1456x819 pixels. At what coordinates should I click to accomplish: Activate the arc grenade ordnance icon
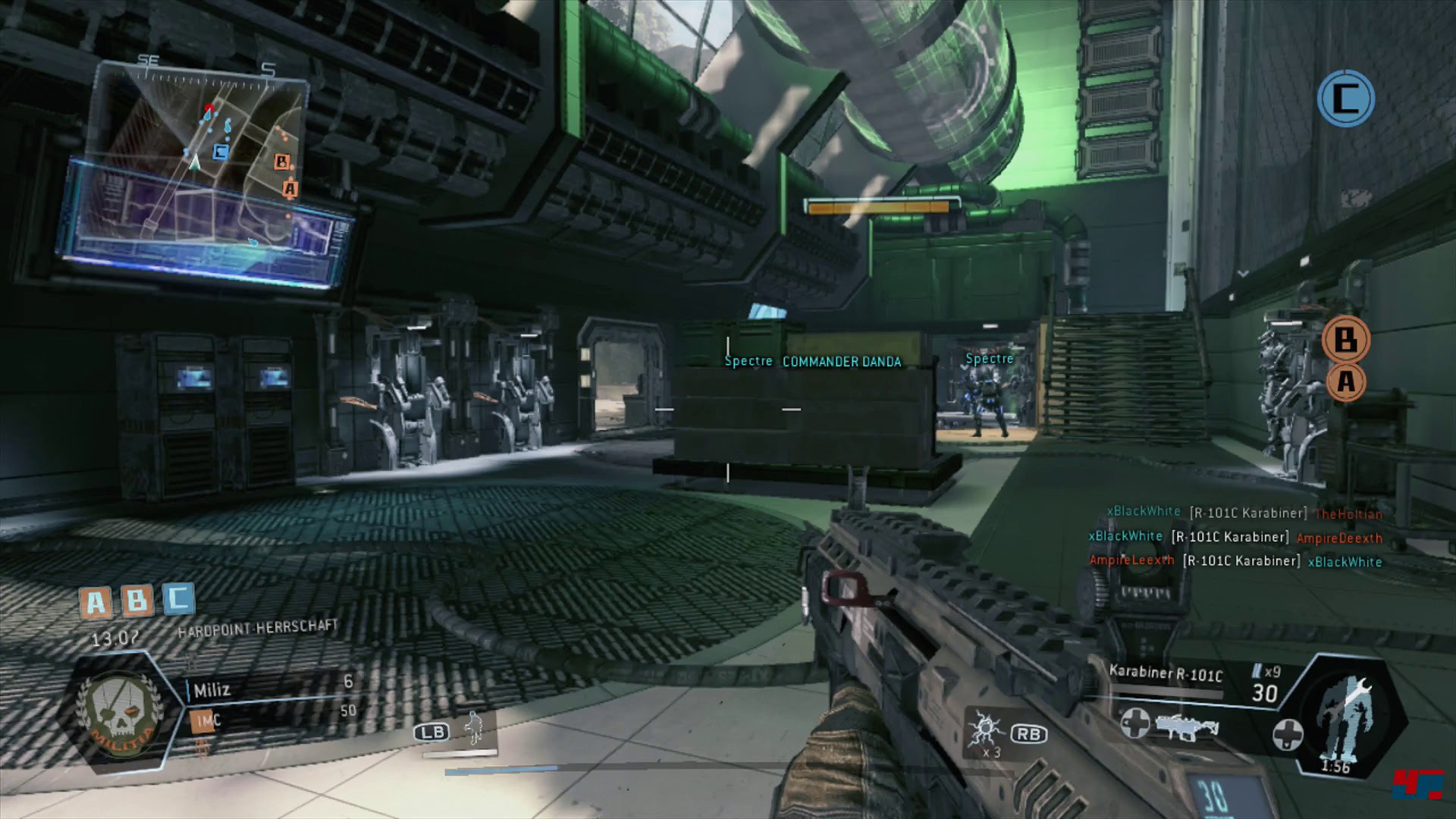(x=986, y=732)
